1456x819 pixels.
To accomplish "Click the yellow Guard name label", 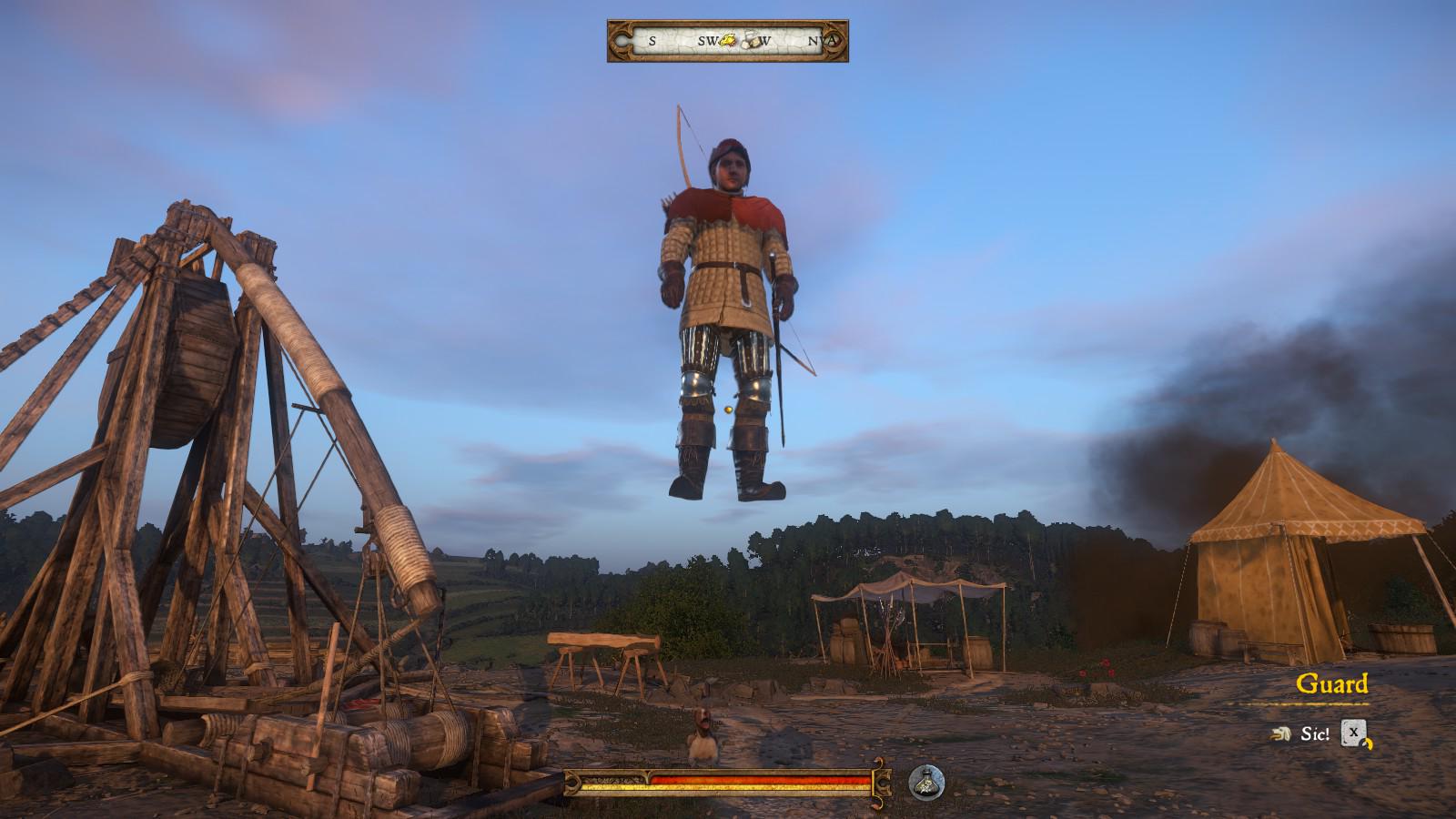I will pos(1334,682).
